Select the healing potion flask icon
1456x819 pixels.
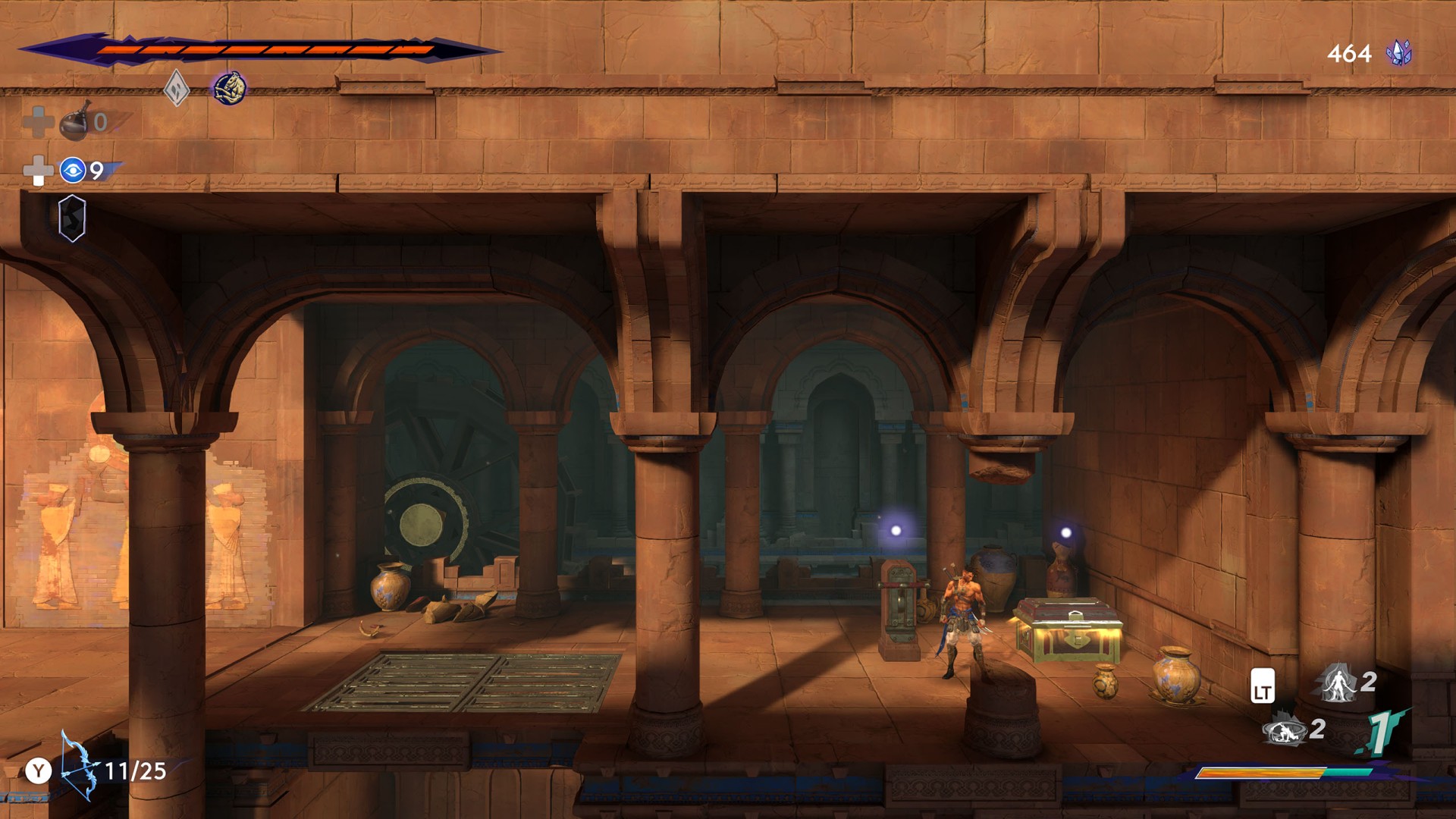76,121
